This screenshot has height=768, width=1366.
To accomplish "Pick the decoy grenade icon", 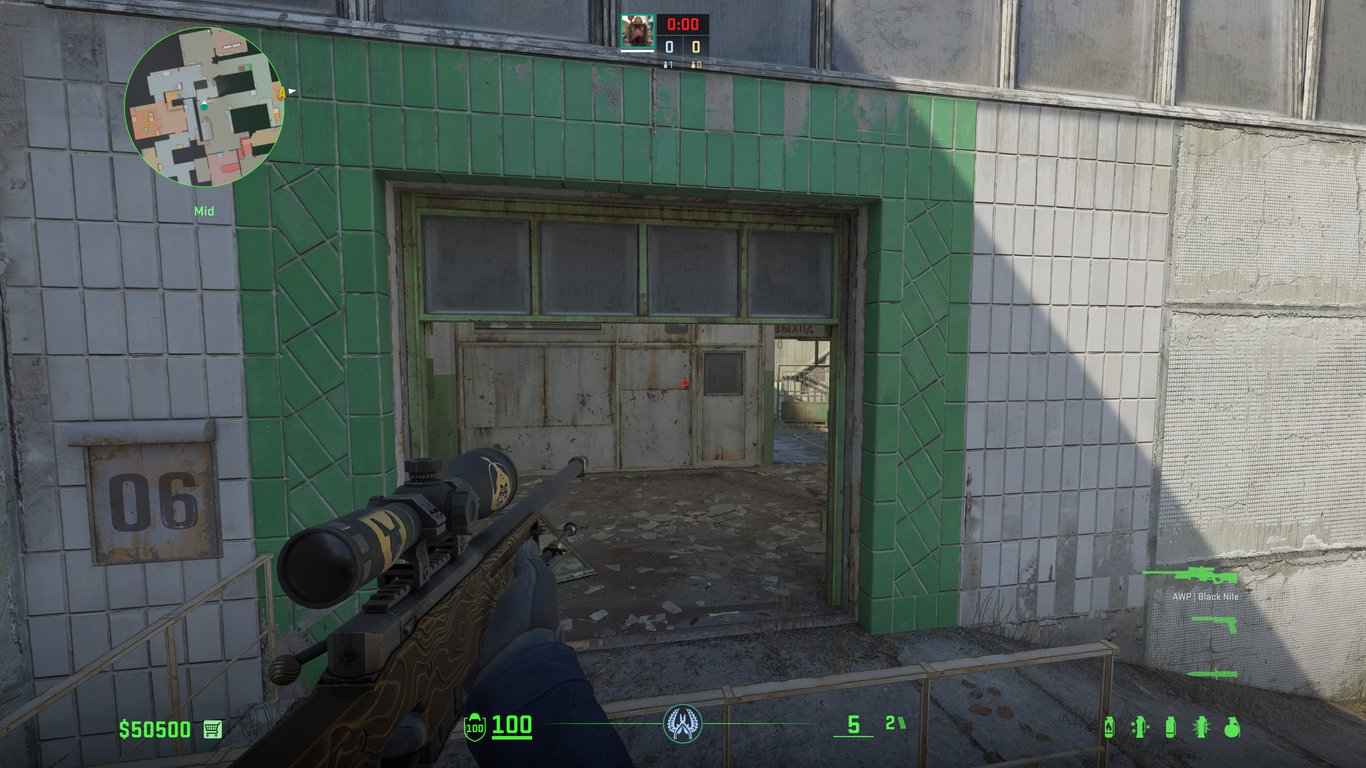I will [x=1139, y=727].
